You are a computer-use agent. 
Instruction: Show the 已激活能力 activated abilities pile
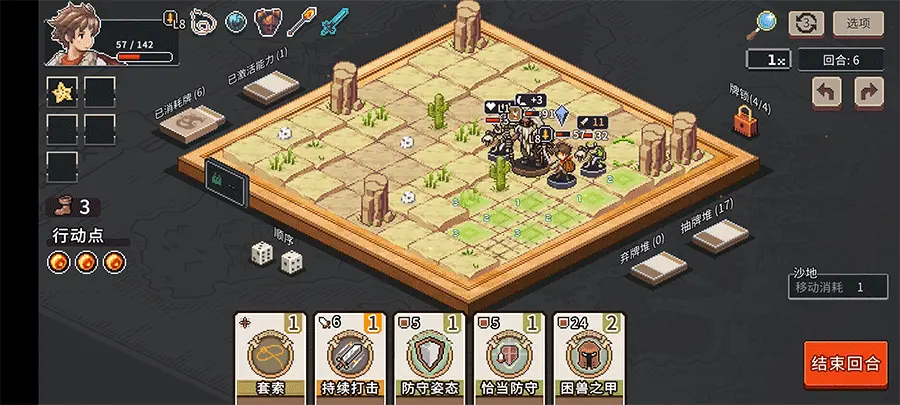point(271,90)
